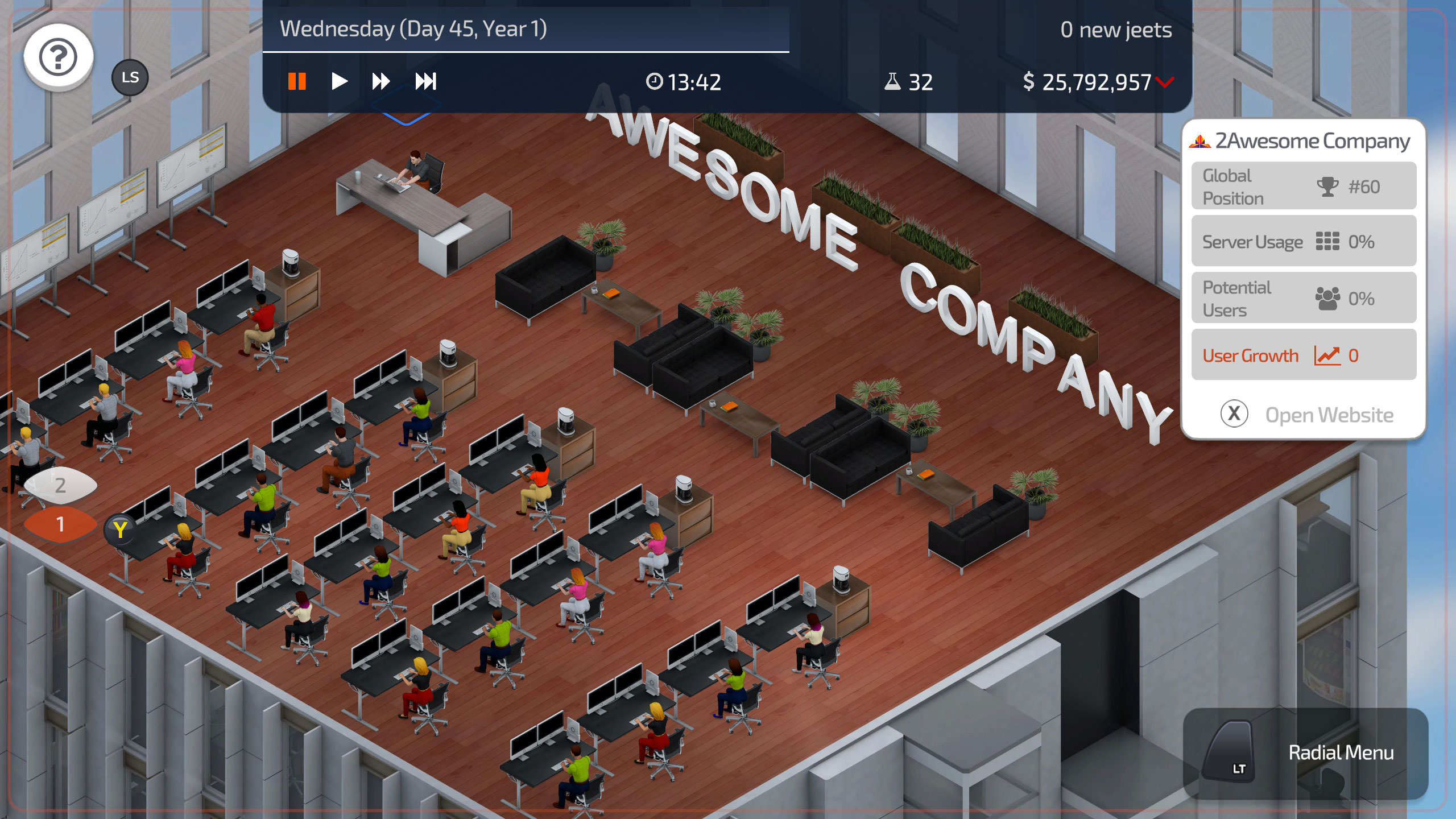Select floor 2 on the floor selector
Viewport: 1456px width, 819px height.
[59, 485]
